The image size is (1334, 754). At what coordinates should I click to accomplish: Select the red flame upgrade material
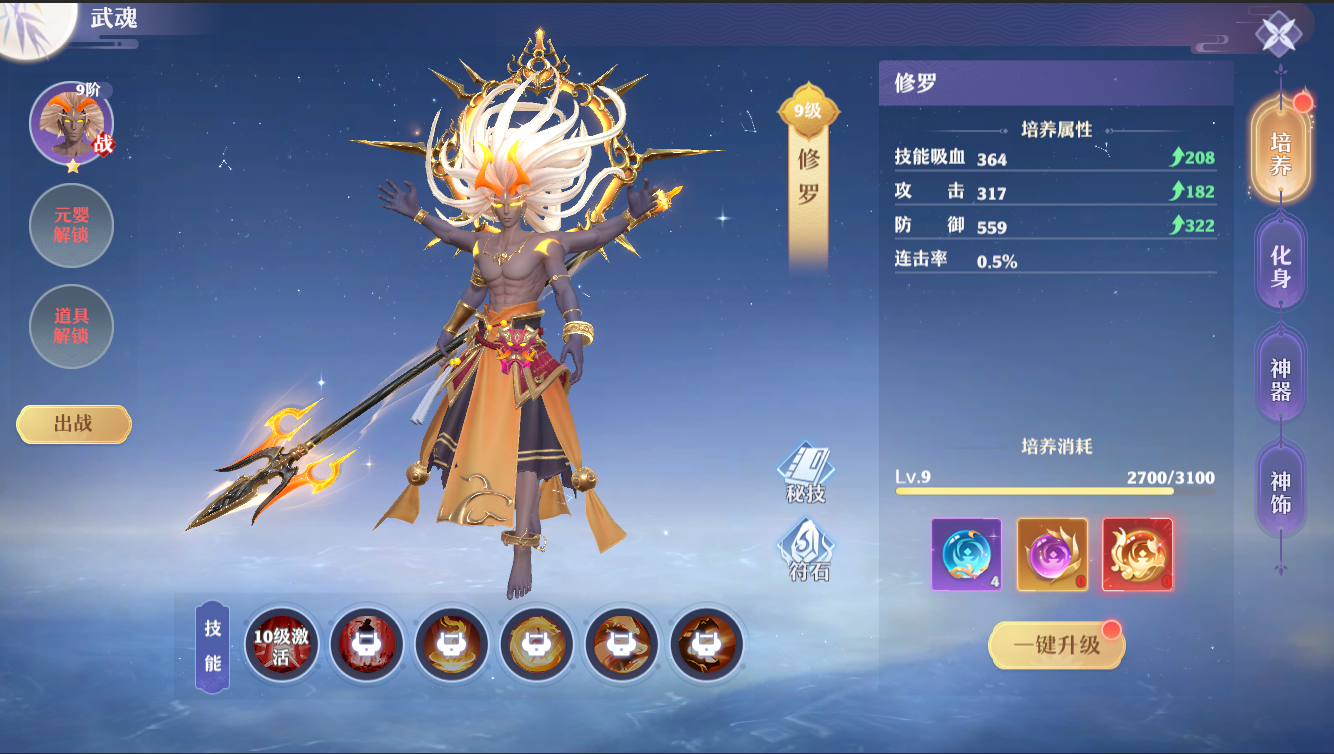tap(1137, 553)
